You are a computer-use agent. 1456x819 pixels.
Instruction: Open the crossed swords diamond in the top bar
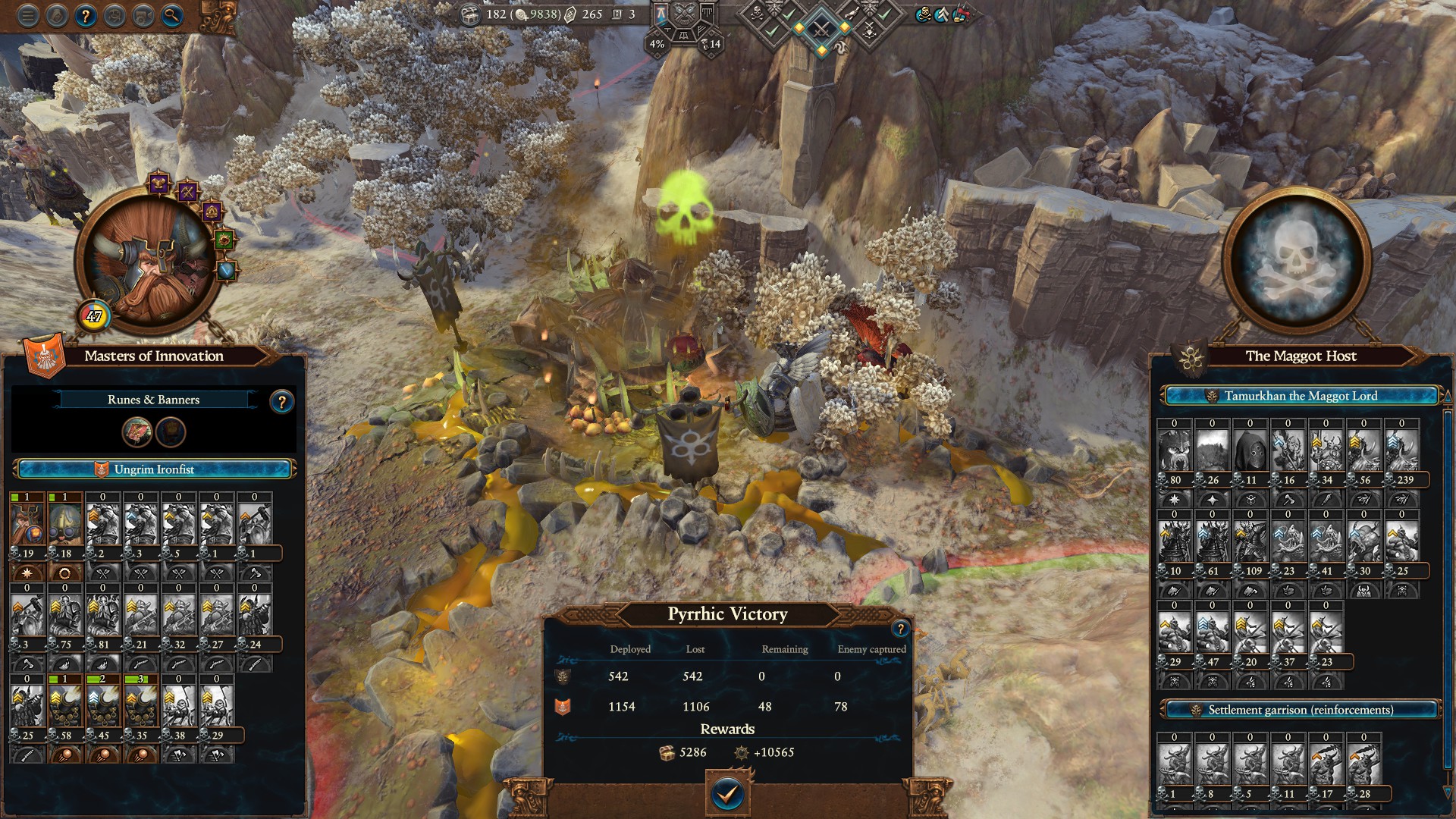821,30
